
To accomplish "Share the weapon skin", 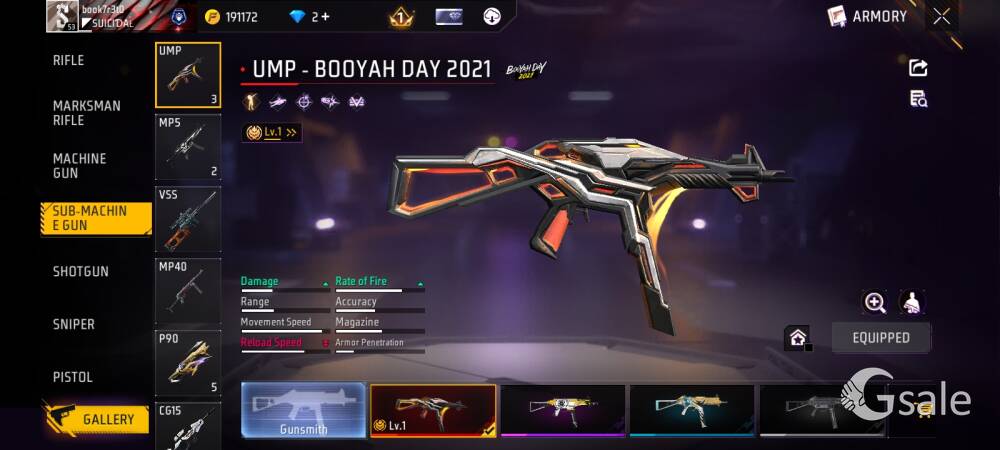I will pos(918,68).
